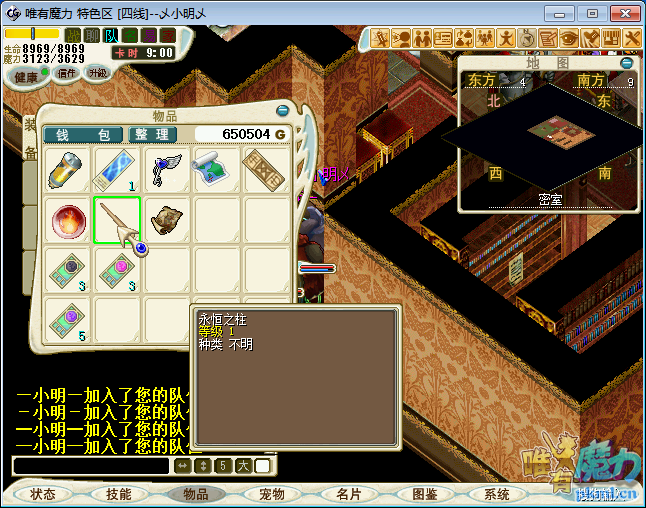Viewport: 646px width, 508px height.
Task: Click the eye icon in top toolbar
Action: click(568, 38)
